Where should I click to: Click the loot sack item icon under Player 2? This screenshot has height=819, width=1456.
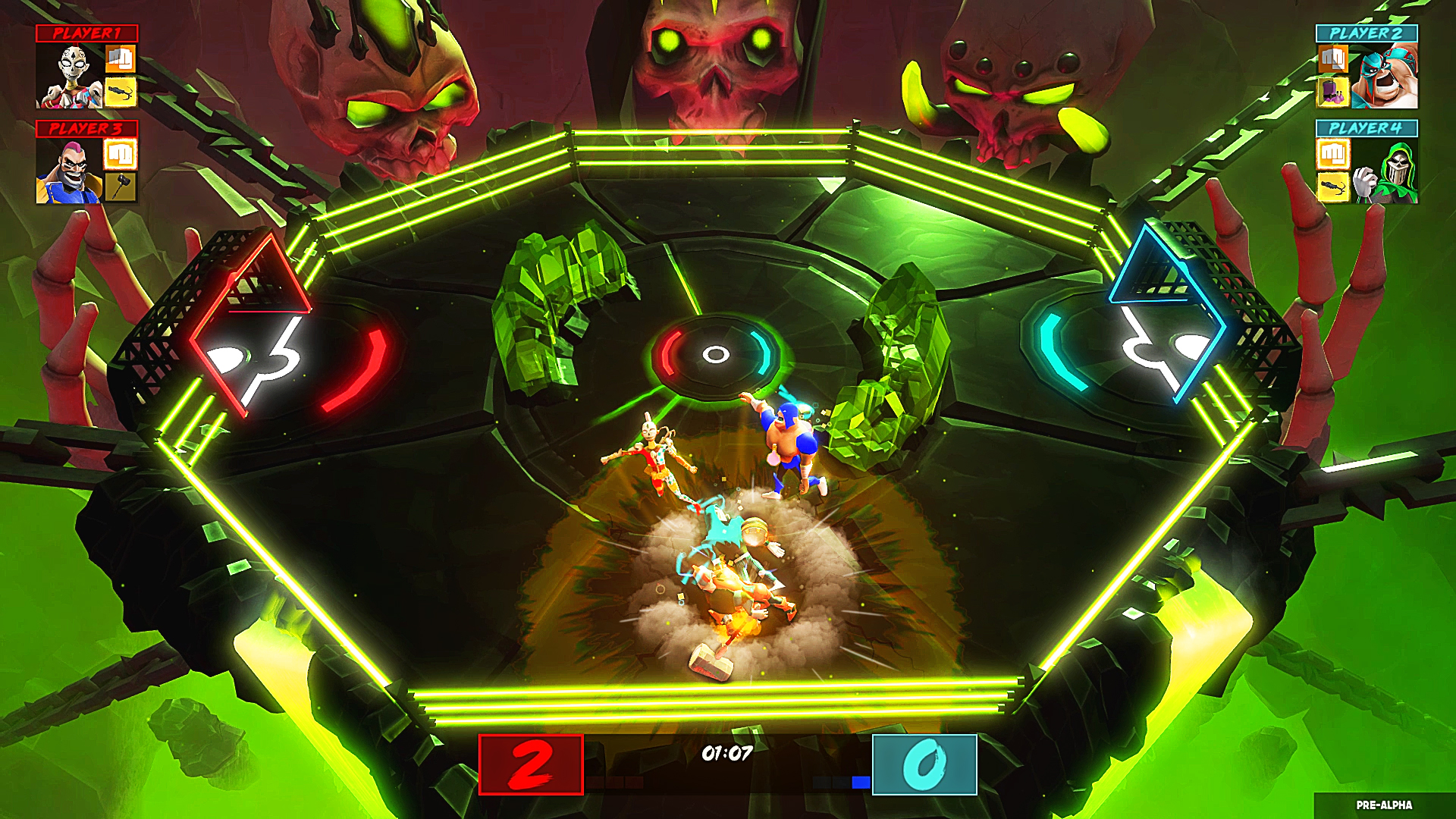[x=1332, y=93]
